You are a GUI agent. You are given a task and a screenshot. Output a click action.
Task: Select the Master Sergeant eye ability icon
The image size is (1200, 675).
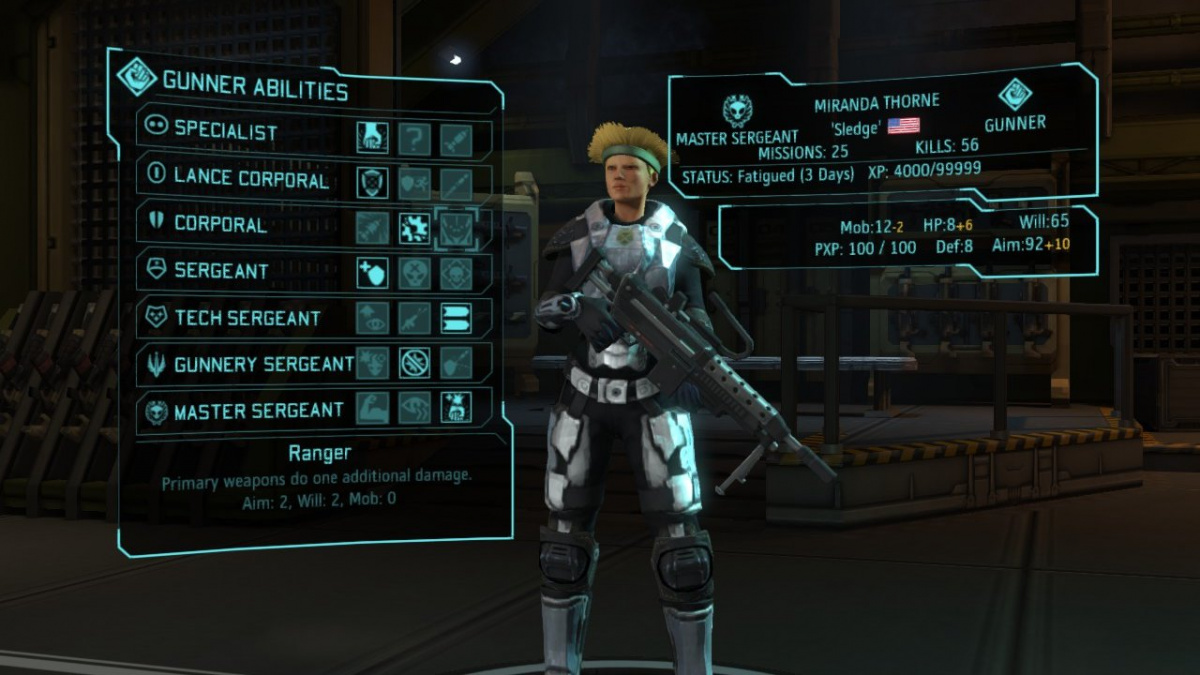415,408
